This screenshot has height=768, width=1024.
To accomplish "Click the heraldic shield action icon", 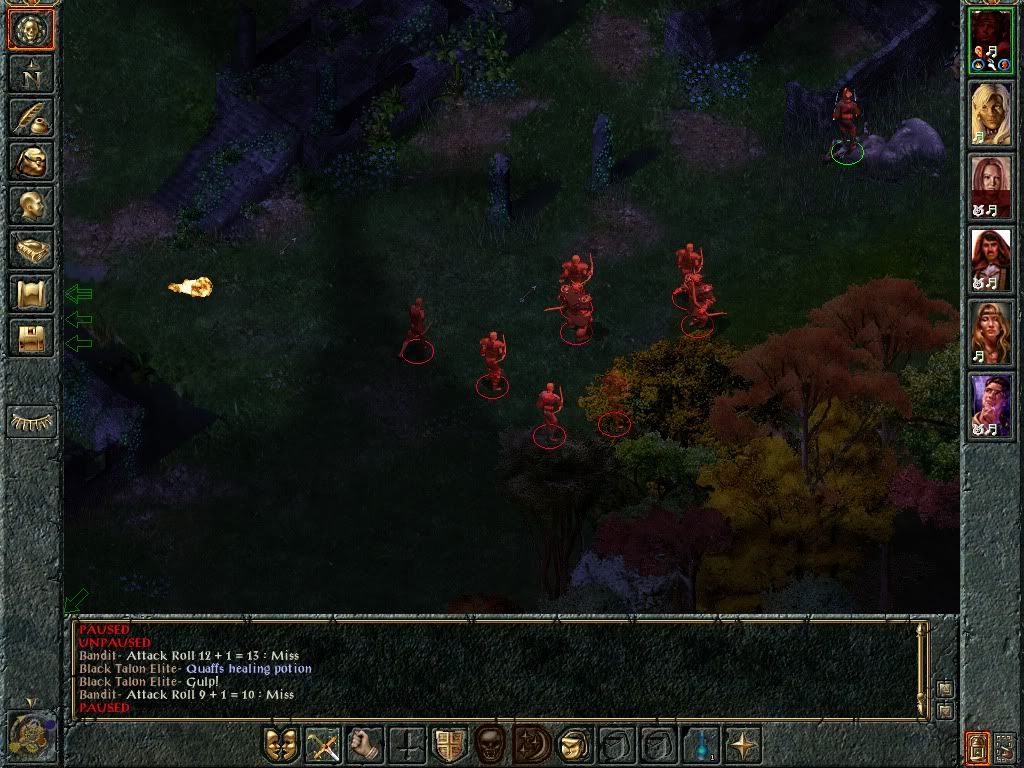I will (x=450, y=745).
